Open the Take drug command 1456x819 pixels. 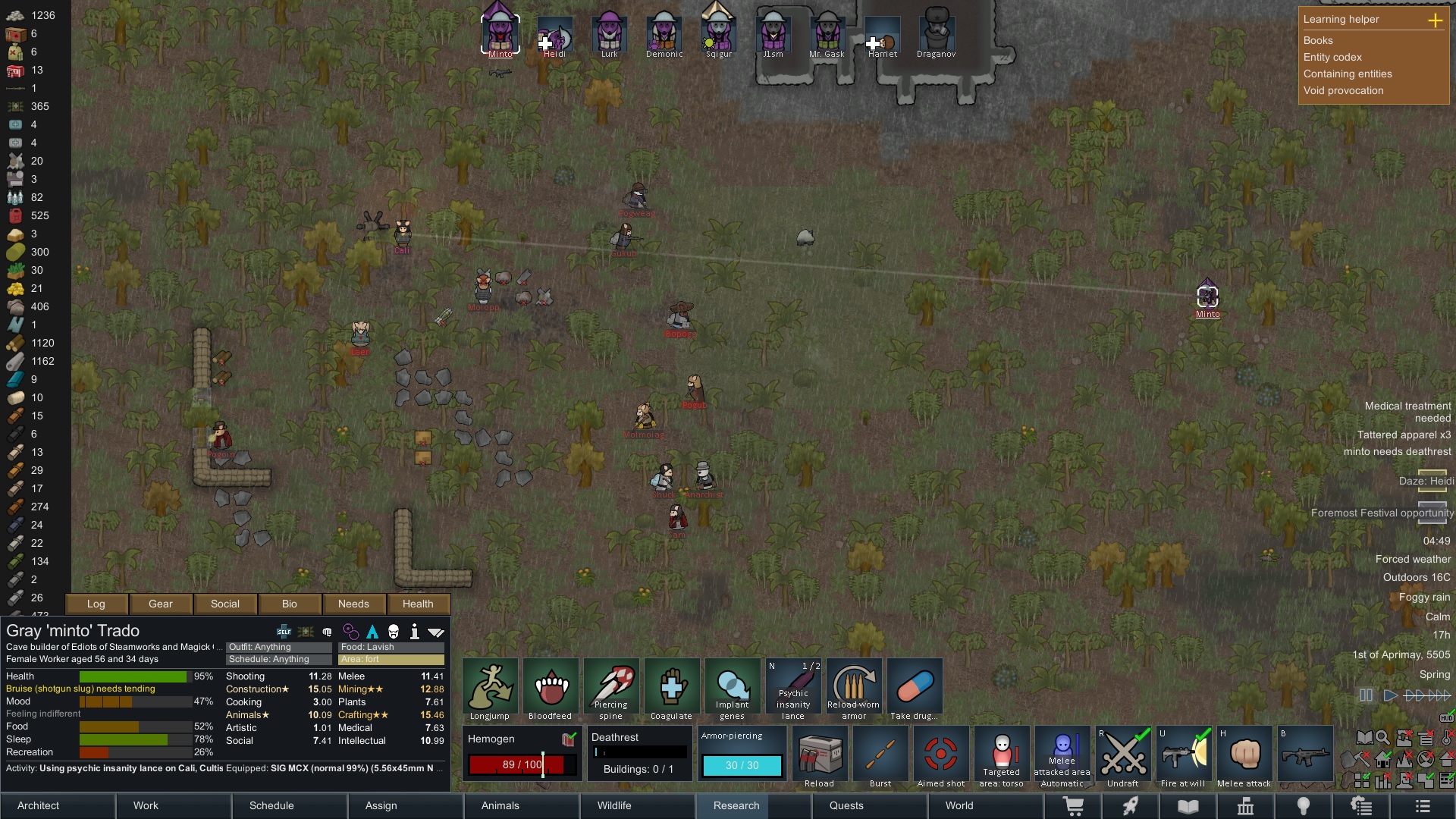(x=915, y=689)
